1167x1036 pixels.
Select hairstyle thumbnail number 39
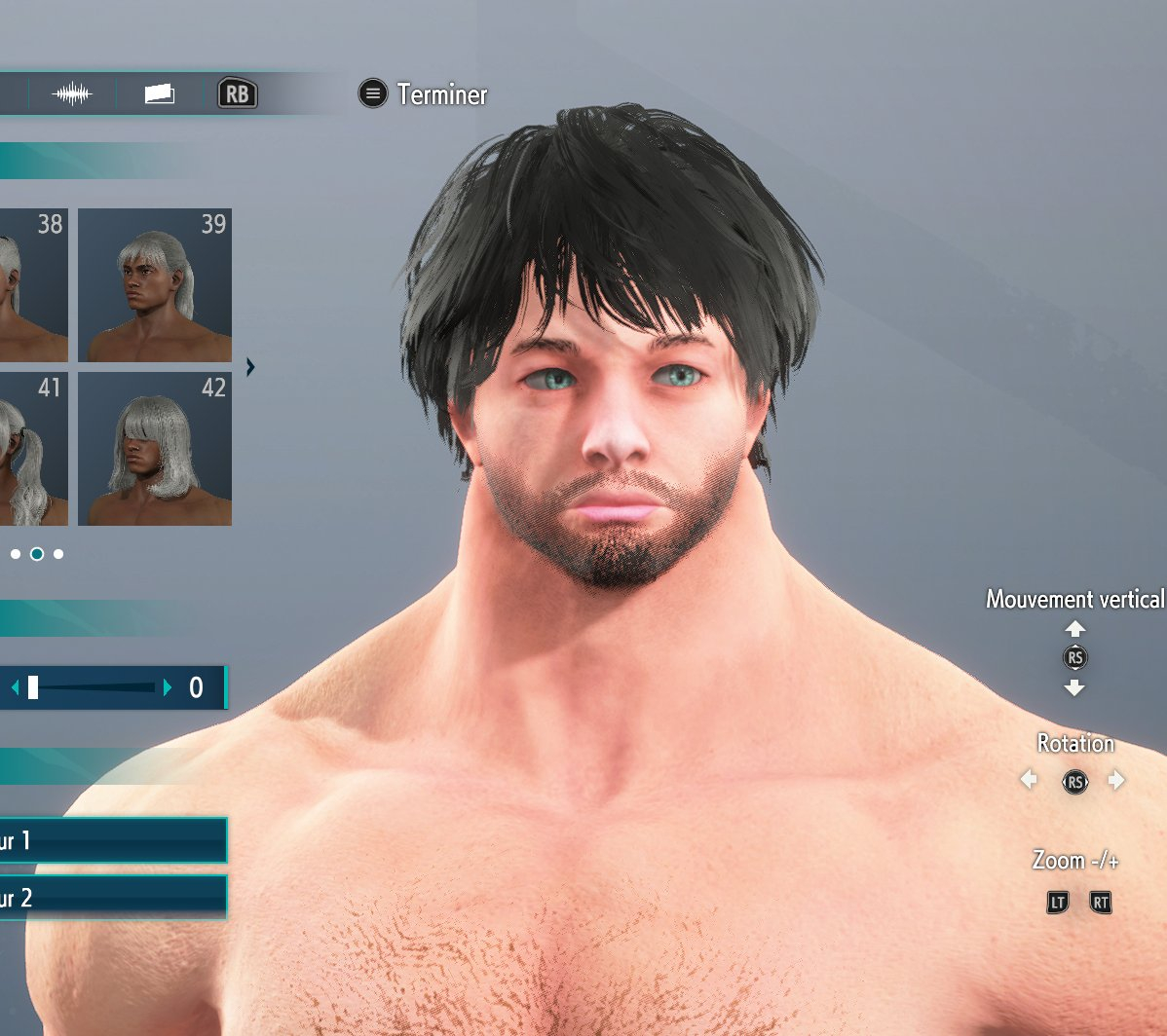pos(155,284)
